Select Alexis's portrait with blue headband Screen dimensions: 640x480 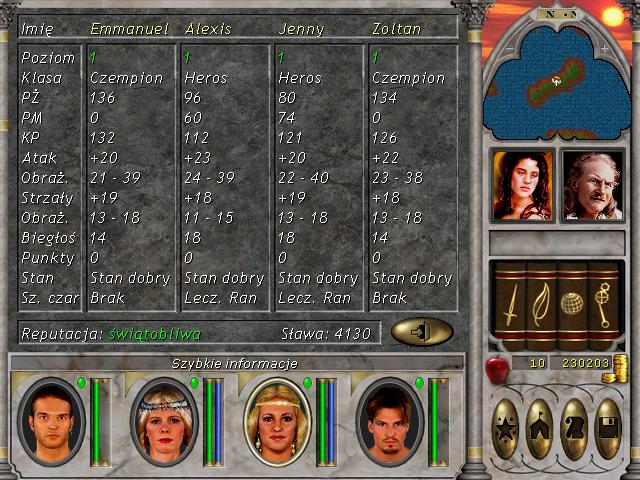pos(163,421)
